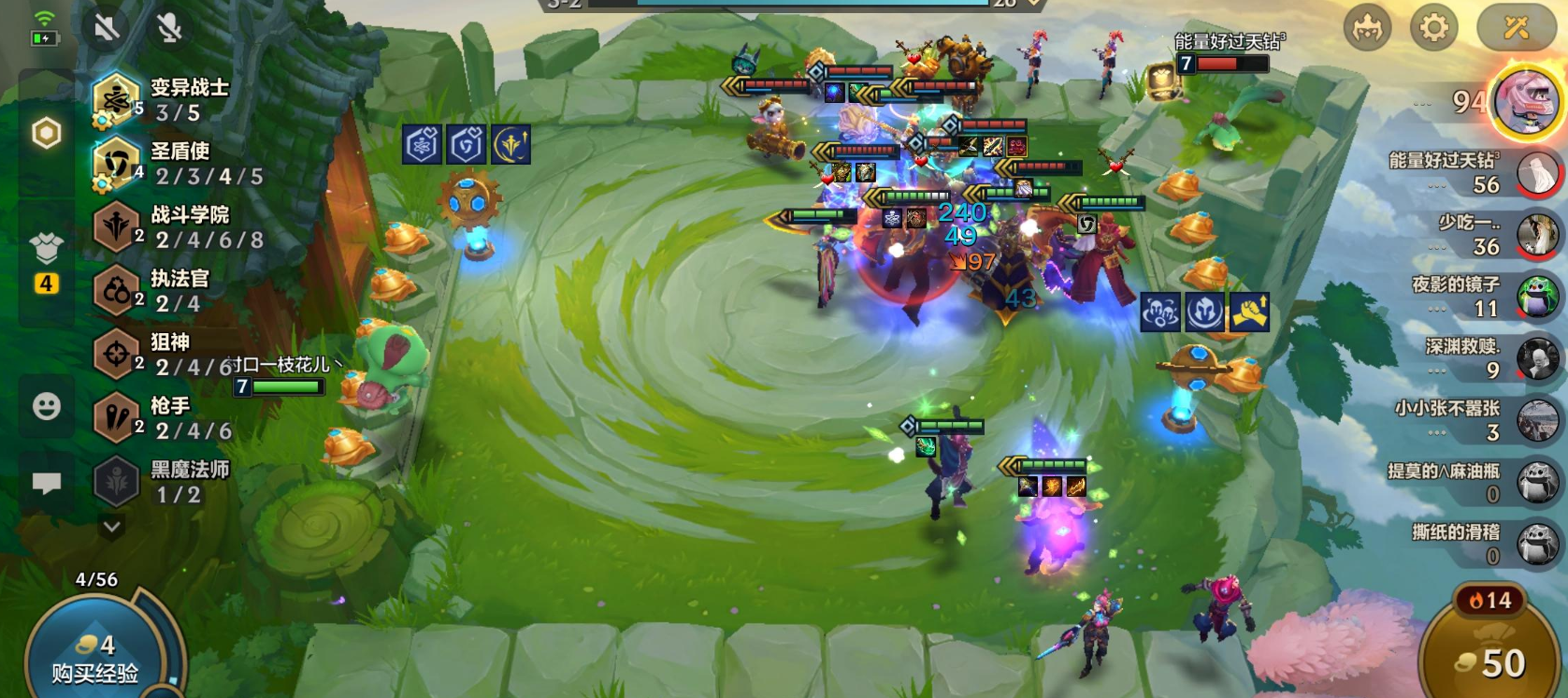This screenshot has width=1568, height=698.
Task: Show the 执法官 trait details
Action: click(x=168, y=291)
